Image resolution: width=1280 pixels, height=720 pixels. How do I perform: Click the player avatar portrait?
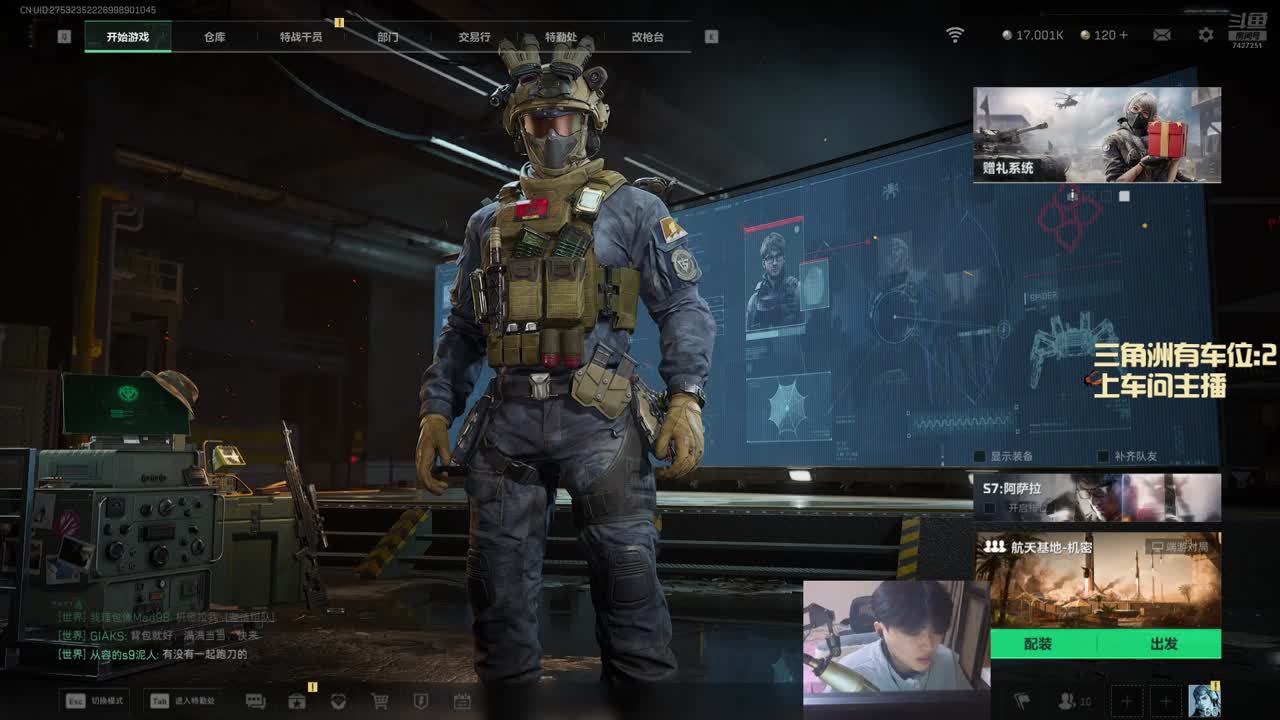point(1204,700)
